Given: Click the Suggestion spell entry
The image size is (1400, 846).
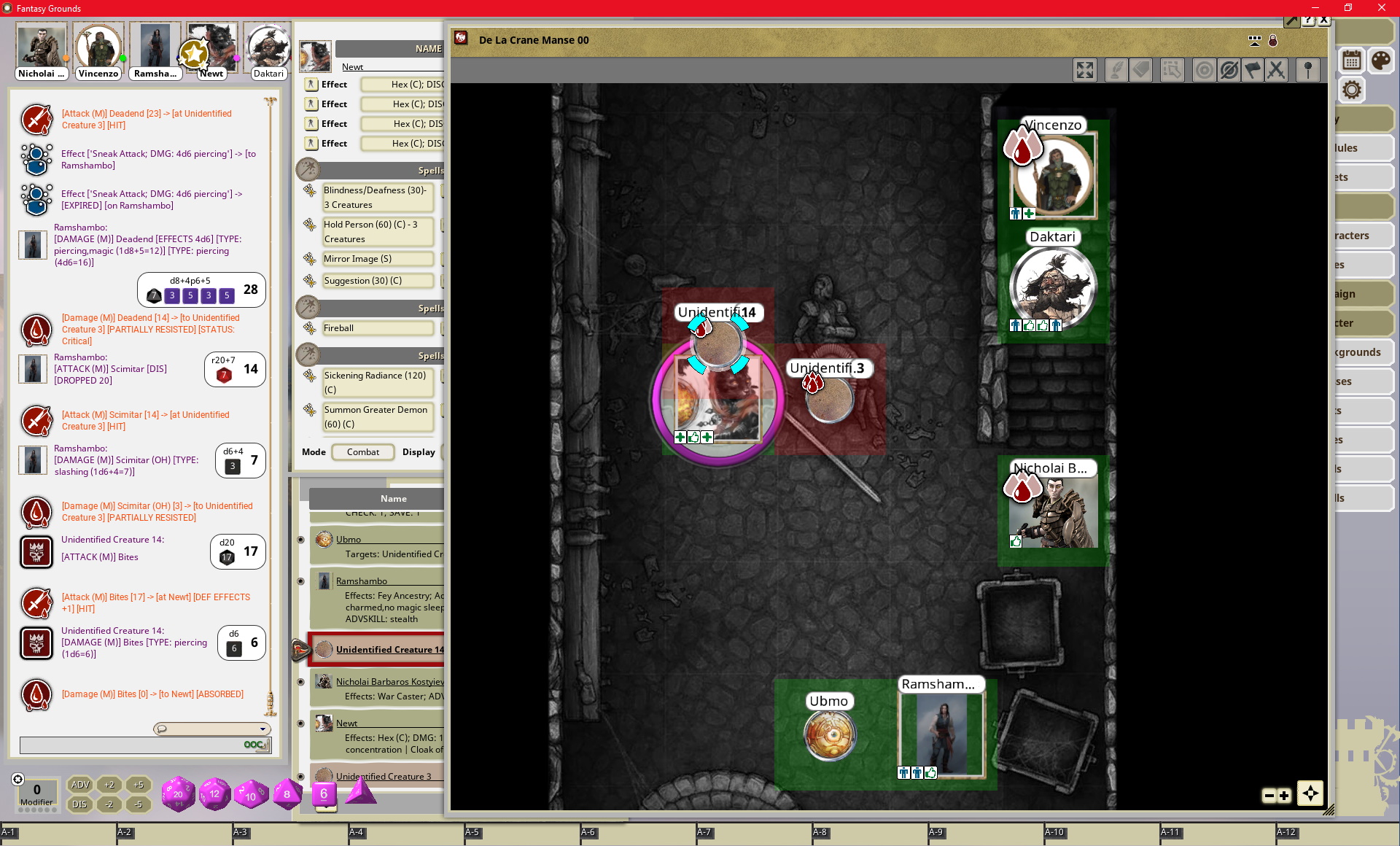Looking at the screenshot, I should coord(378,281).
